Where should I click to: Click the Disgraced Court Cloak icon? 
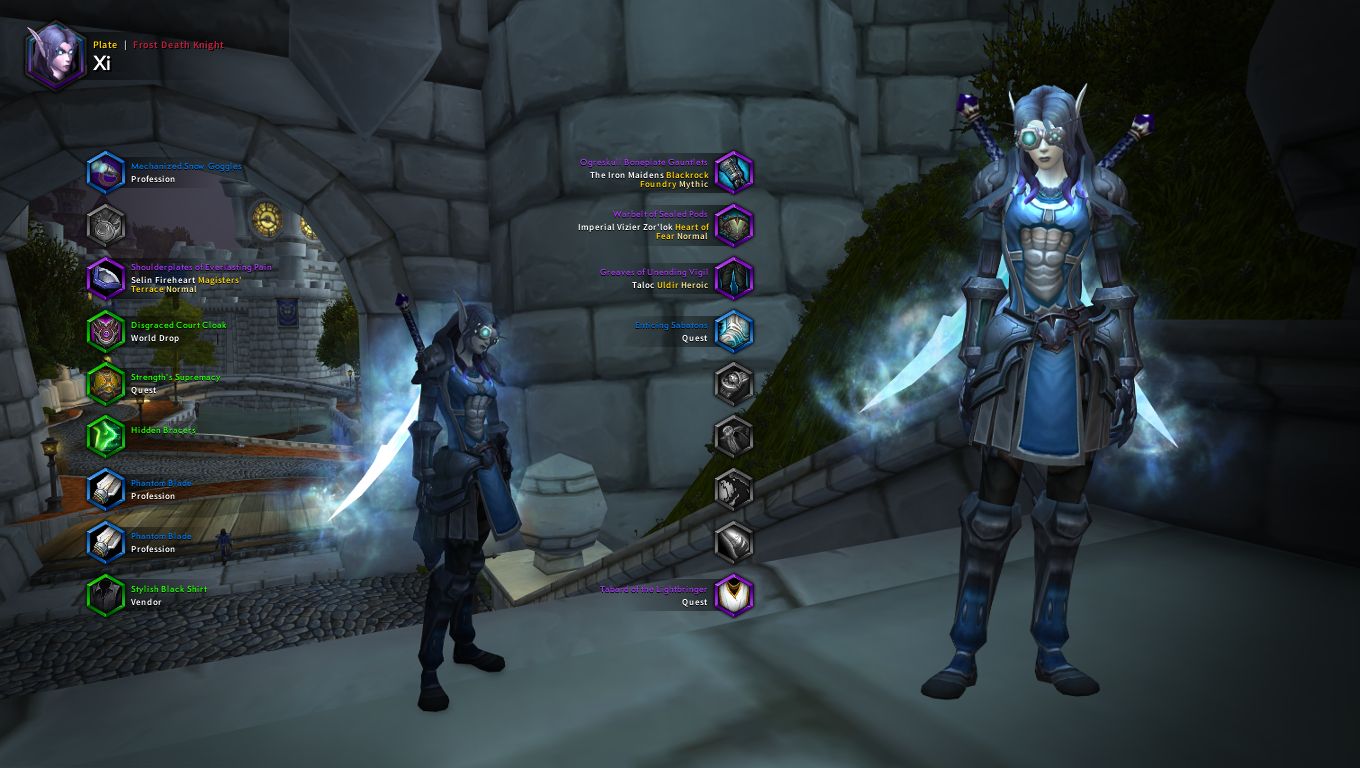coord(106,331)
